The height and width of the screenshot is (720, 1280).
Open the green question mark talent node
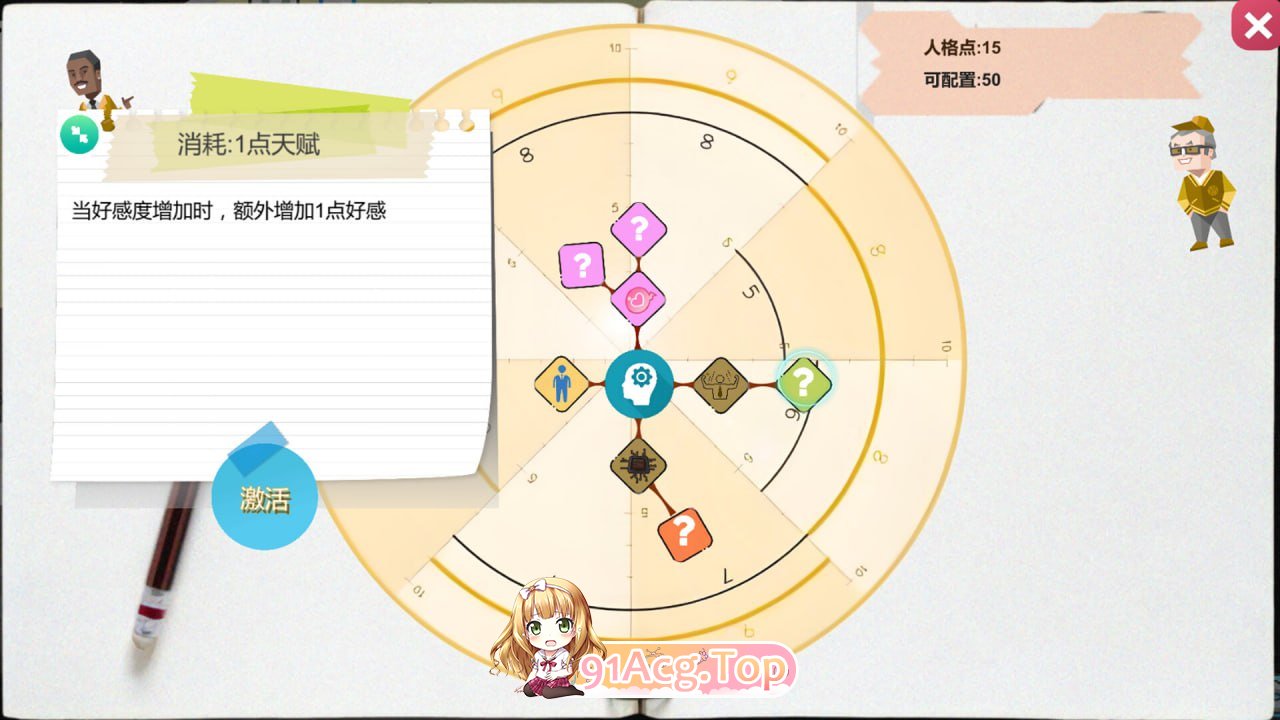[x=804, y=383]
